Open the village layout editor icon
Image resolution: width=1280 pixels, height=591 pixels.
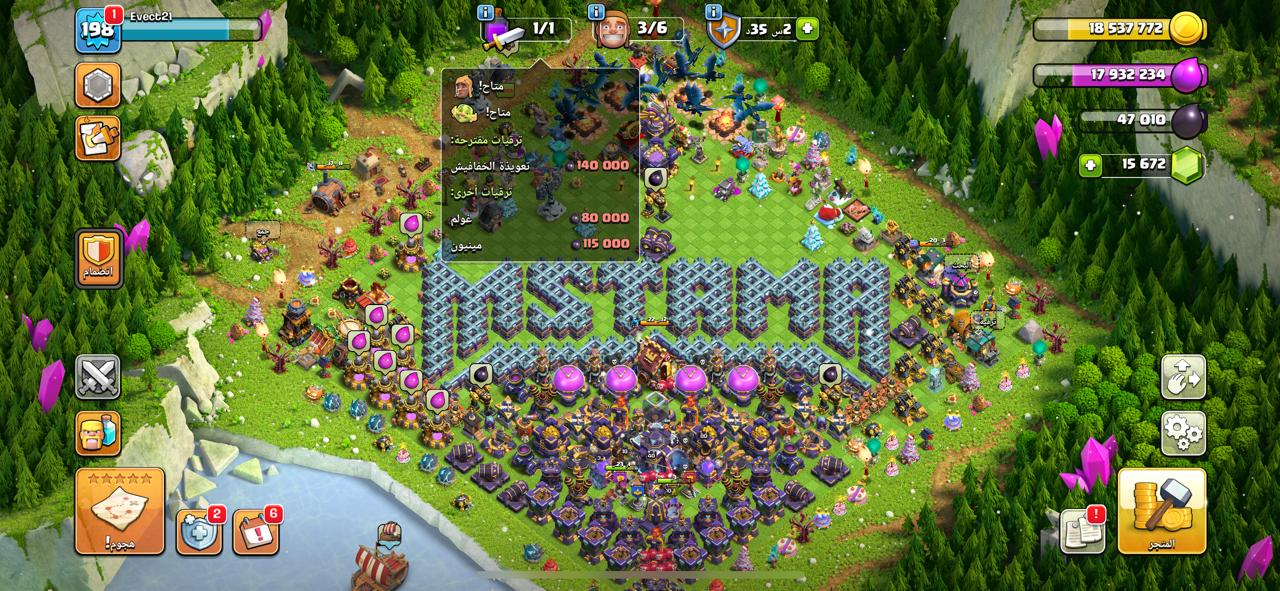[x=1183, y=377]
